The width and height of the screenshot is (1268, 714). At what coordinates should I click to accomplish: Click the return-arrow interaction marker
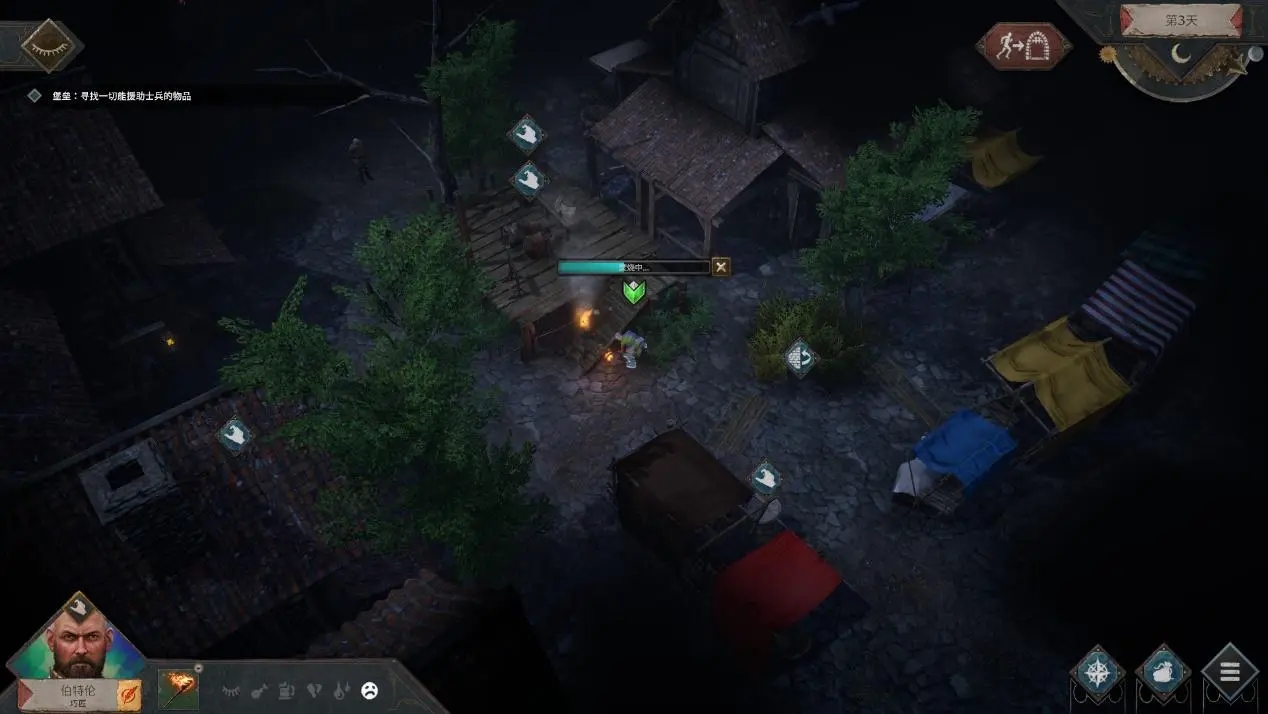(800, 356)
